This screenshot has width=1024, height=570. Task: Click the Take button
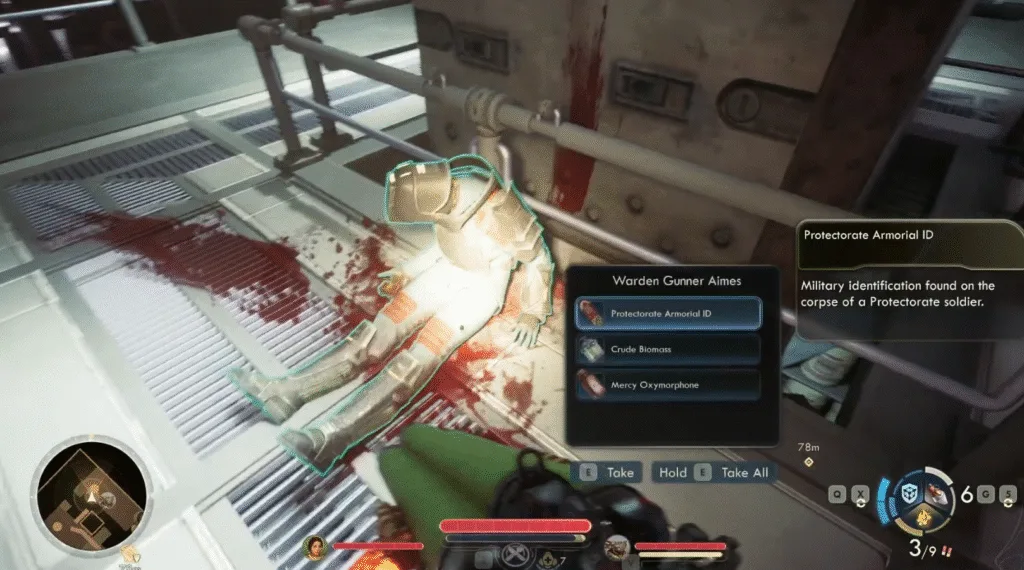click(607, 472)
